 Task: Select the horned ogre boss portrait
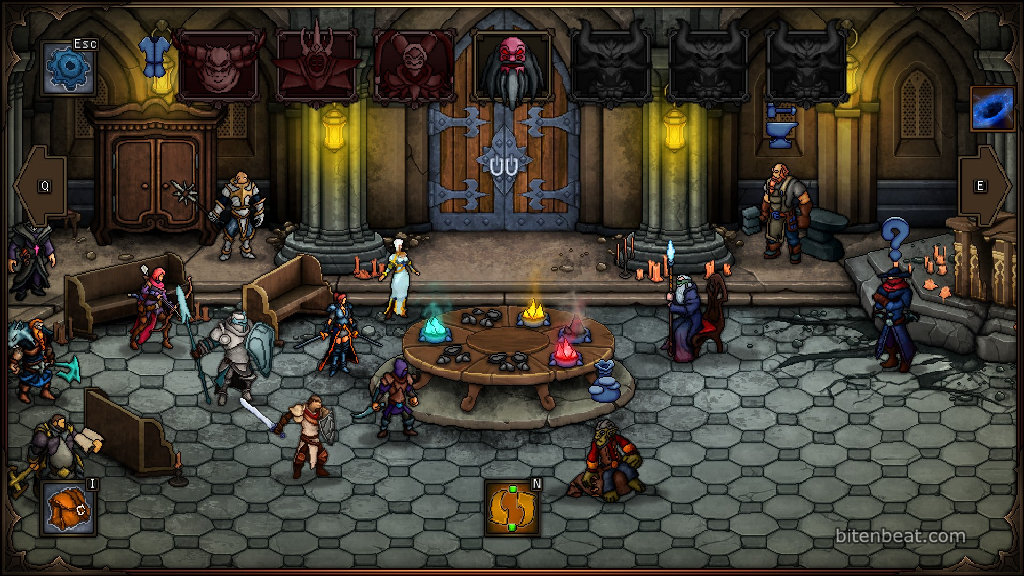pos(218,66)
